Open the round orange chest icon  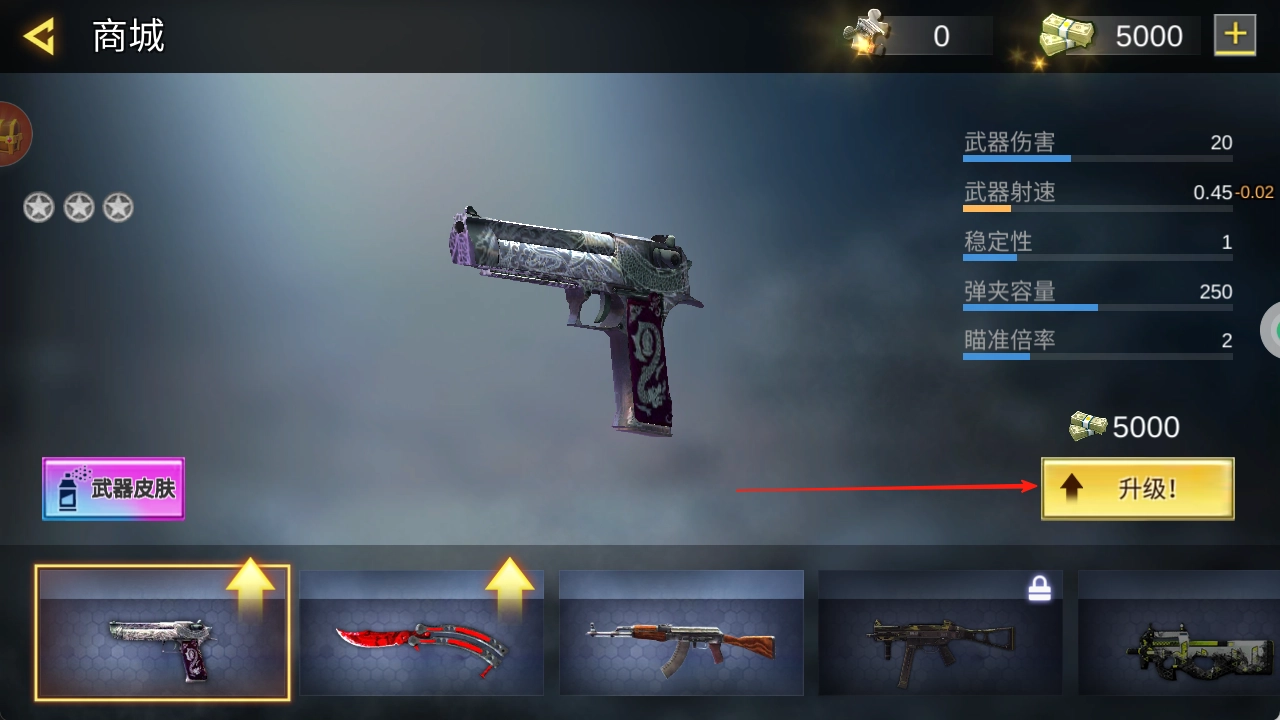pos(13,133)
